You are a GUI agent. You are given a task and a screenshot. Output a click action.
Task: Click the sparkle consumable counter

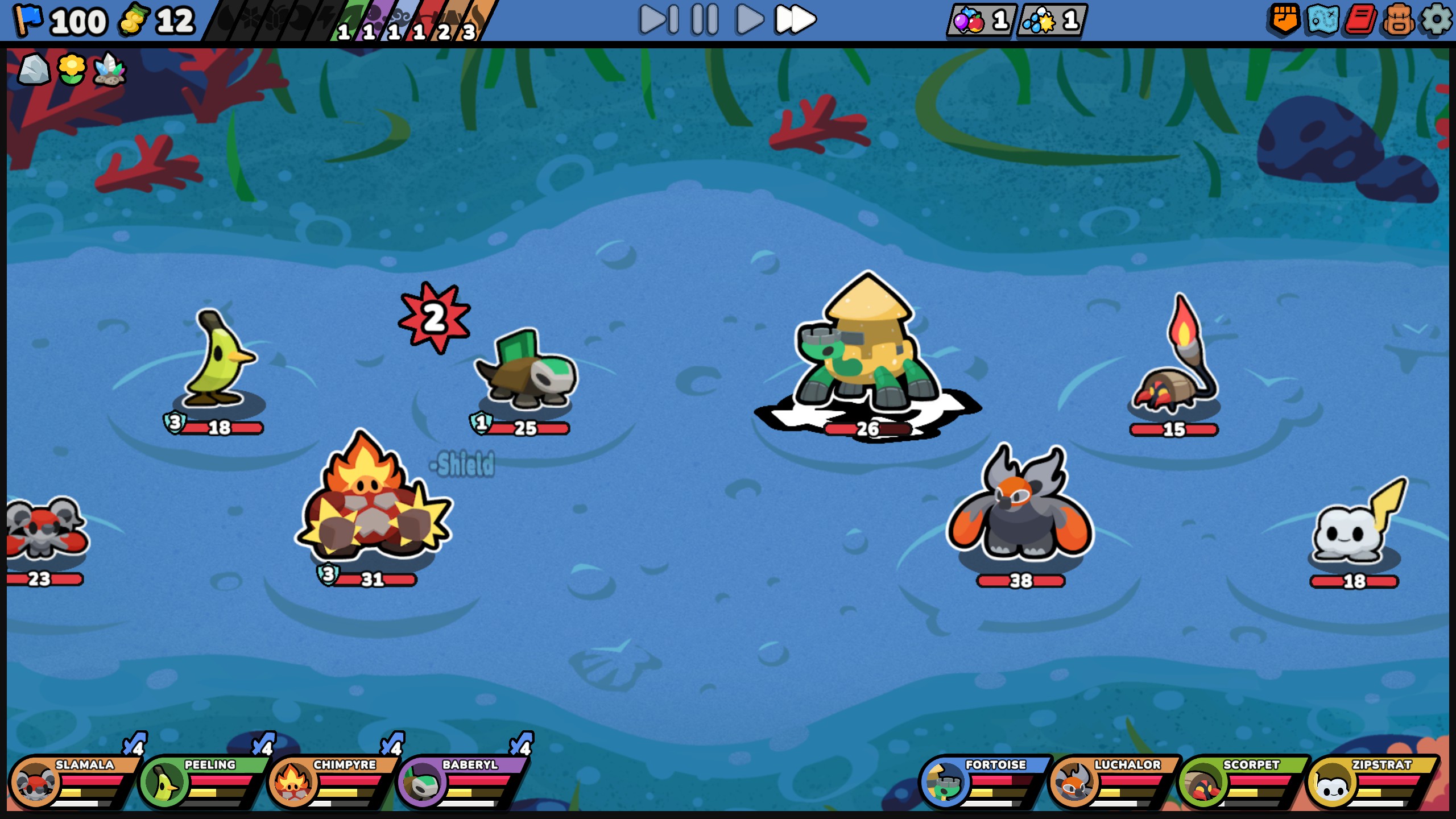point(1052,22)
